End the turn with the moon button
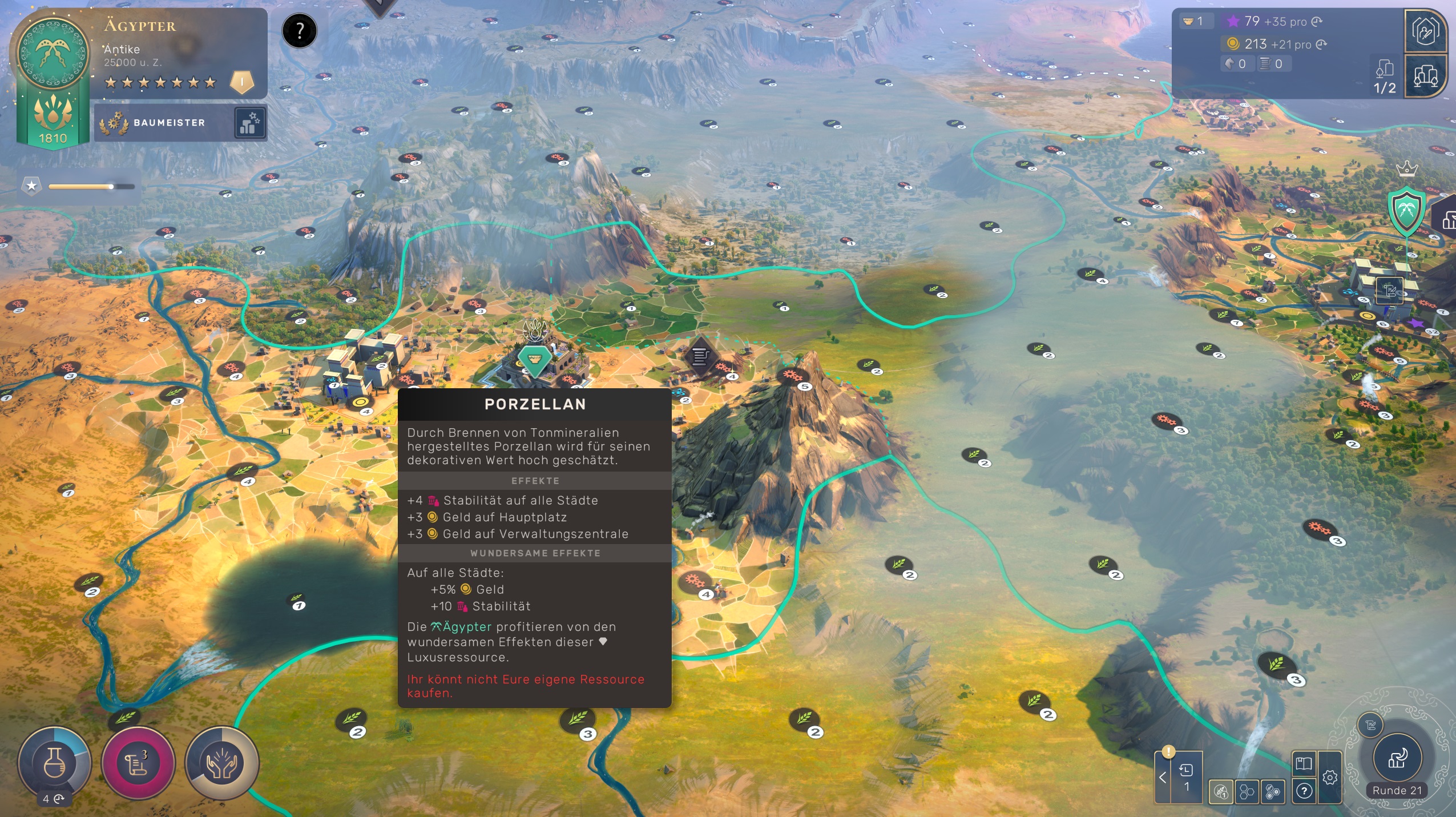Screen dimensions: 1456x817 point(1396,759)
